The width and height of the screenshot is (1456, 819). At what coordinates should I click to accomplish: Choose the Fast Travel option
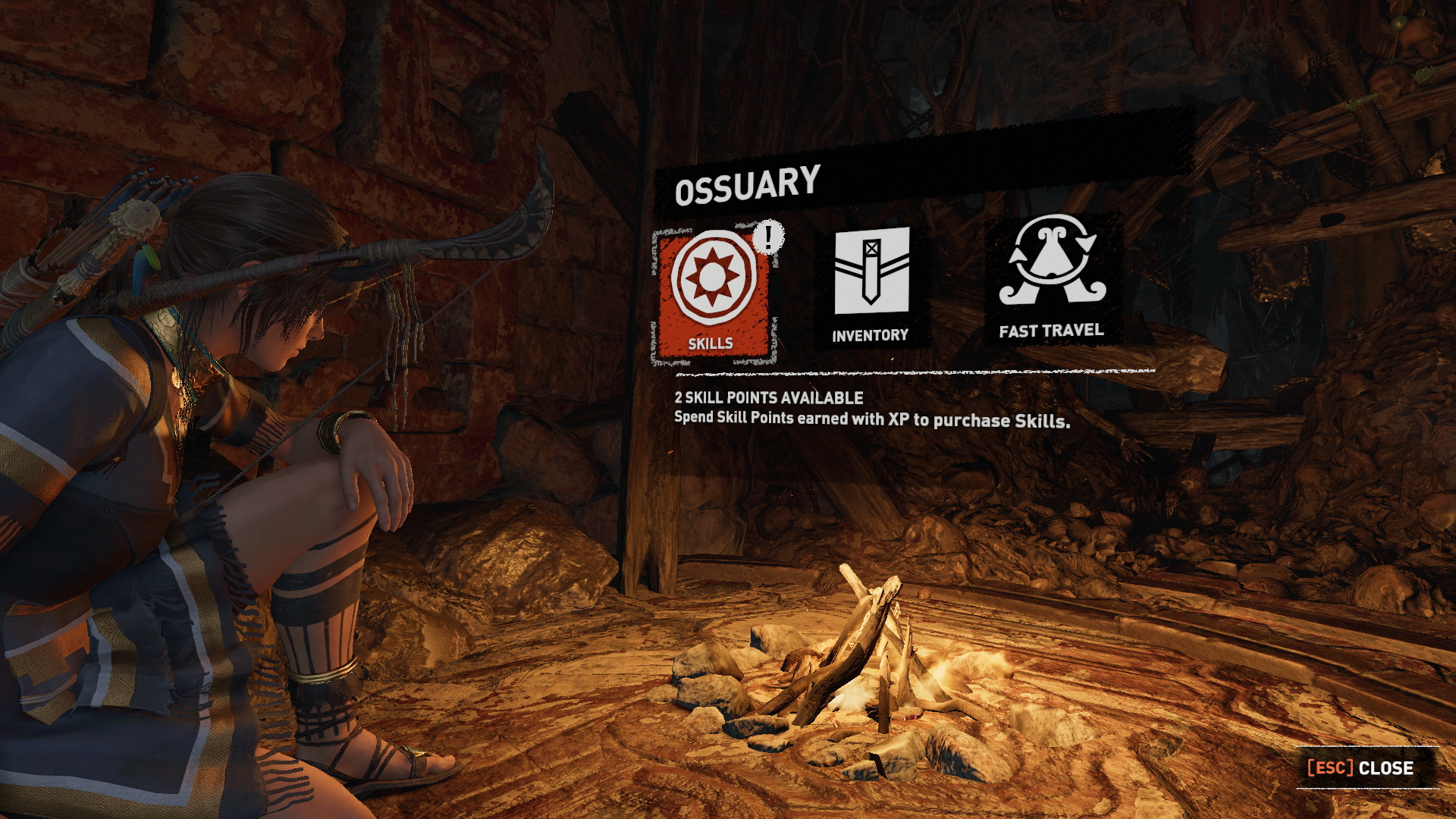[x=1052, y=277]
